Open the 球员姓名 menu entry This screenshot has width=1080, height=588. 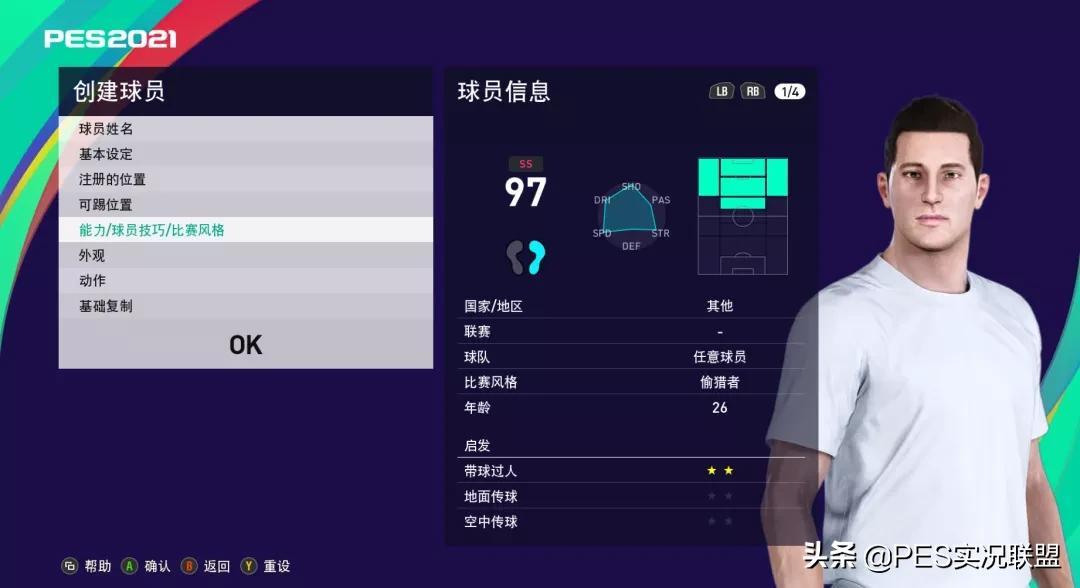point(245,129)
